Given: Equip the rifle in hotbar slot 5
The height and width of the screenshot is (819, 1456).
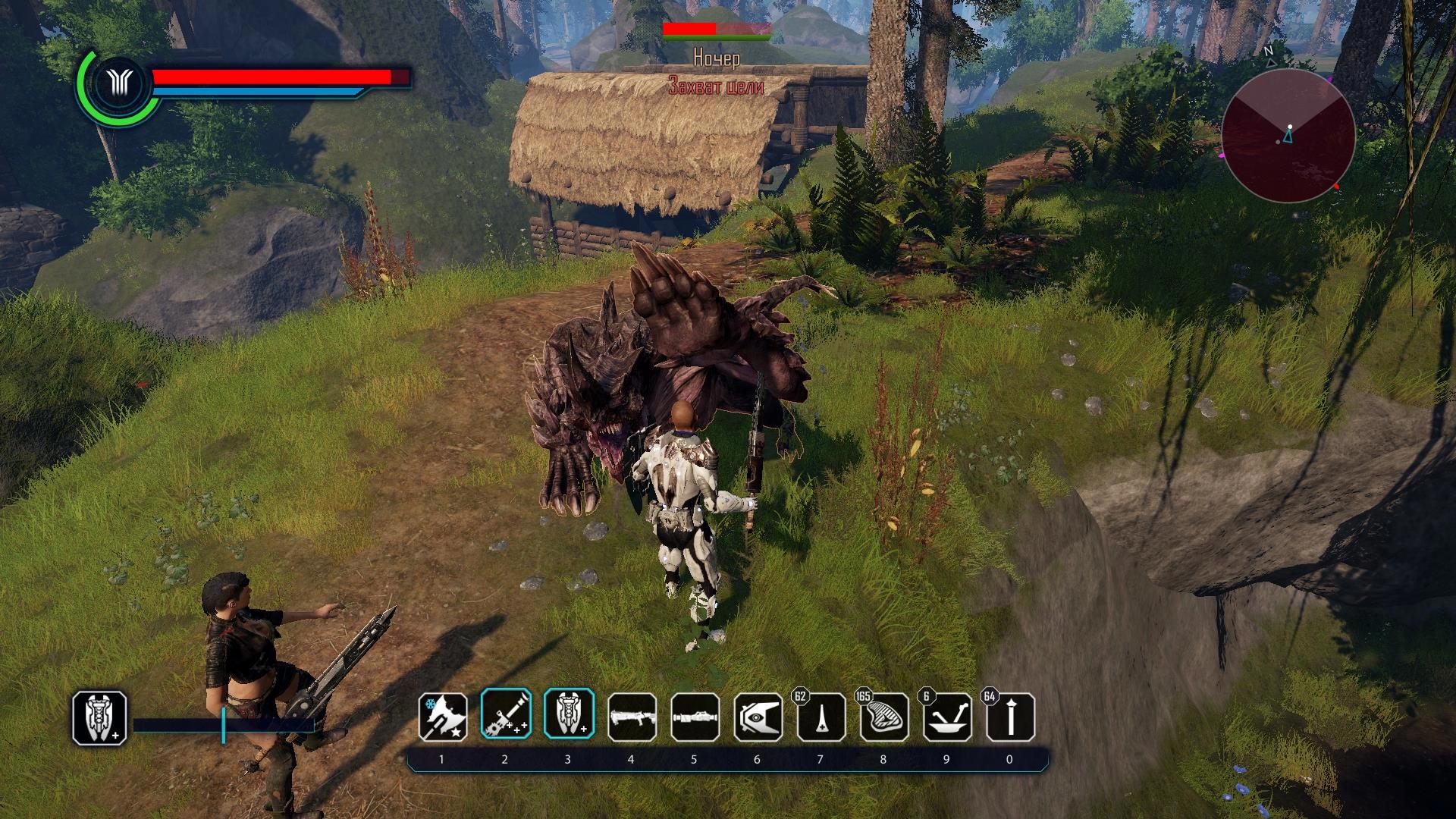Looking at the screenshot, I should 695,717.
